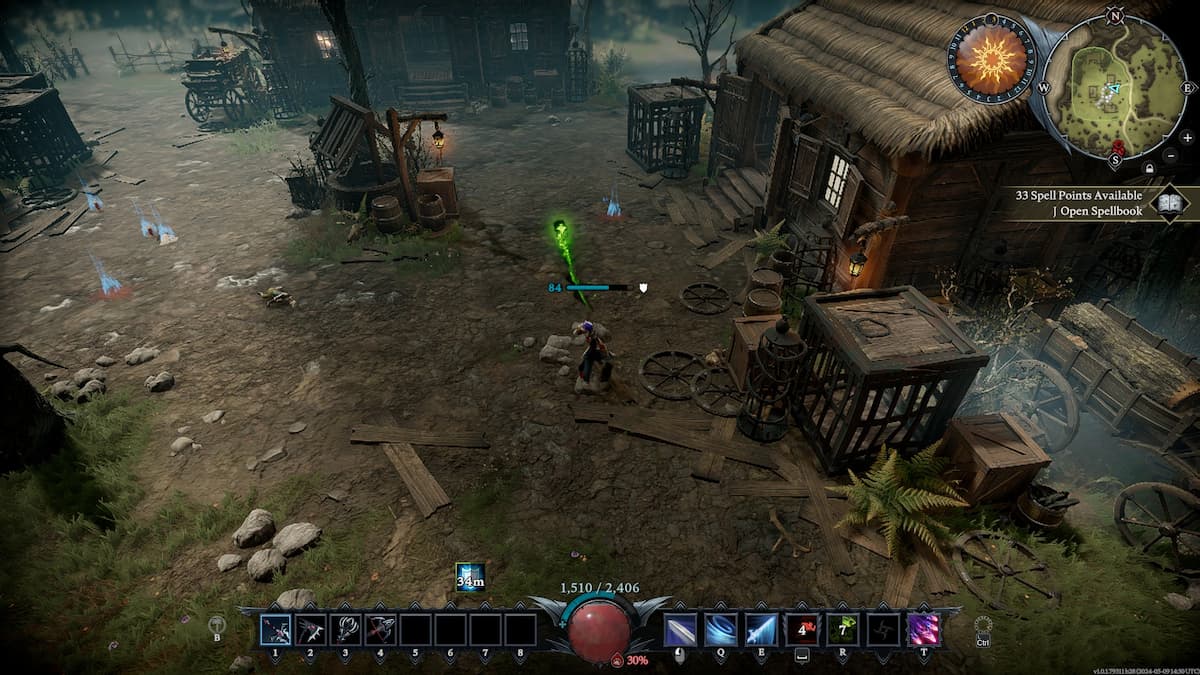Screen dimensions: 1200x675
Task: Choose the weapon in hotbar slot 3
Action: pos(345,630)
